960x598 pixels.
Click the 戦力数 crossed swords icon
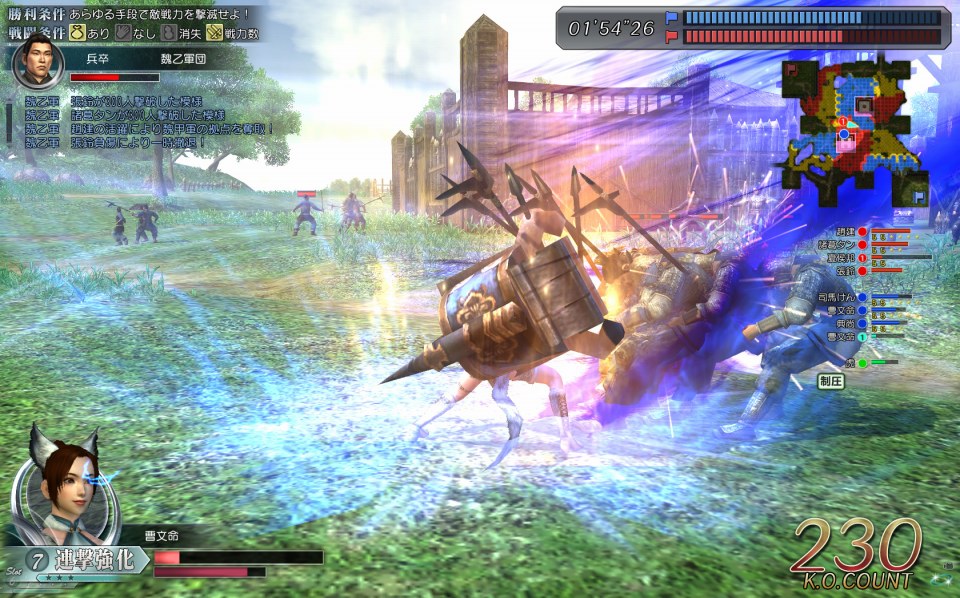[x=214, y=32]
